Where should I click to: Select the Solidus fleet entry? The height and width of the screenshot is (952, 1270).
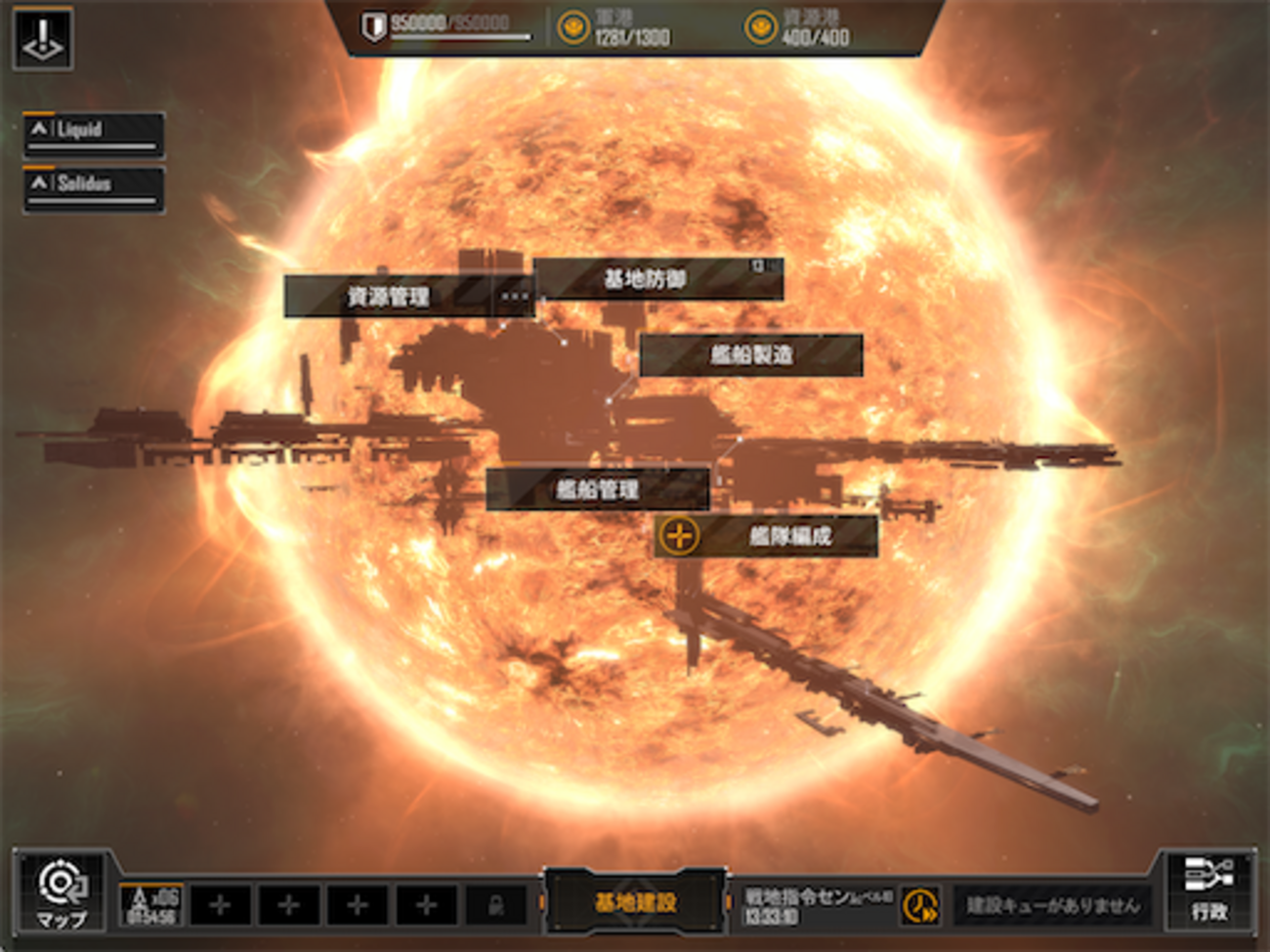pyautogui.click(x=94, y=188)
